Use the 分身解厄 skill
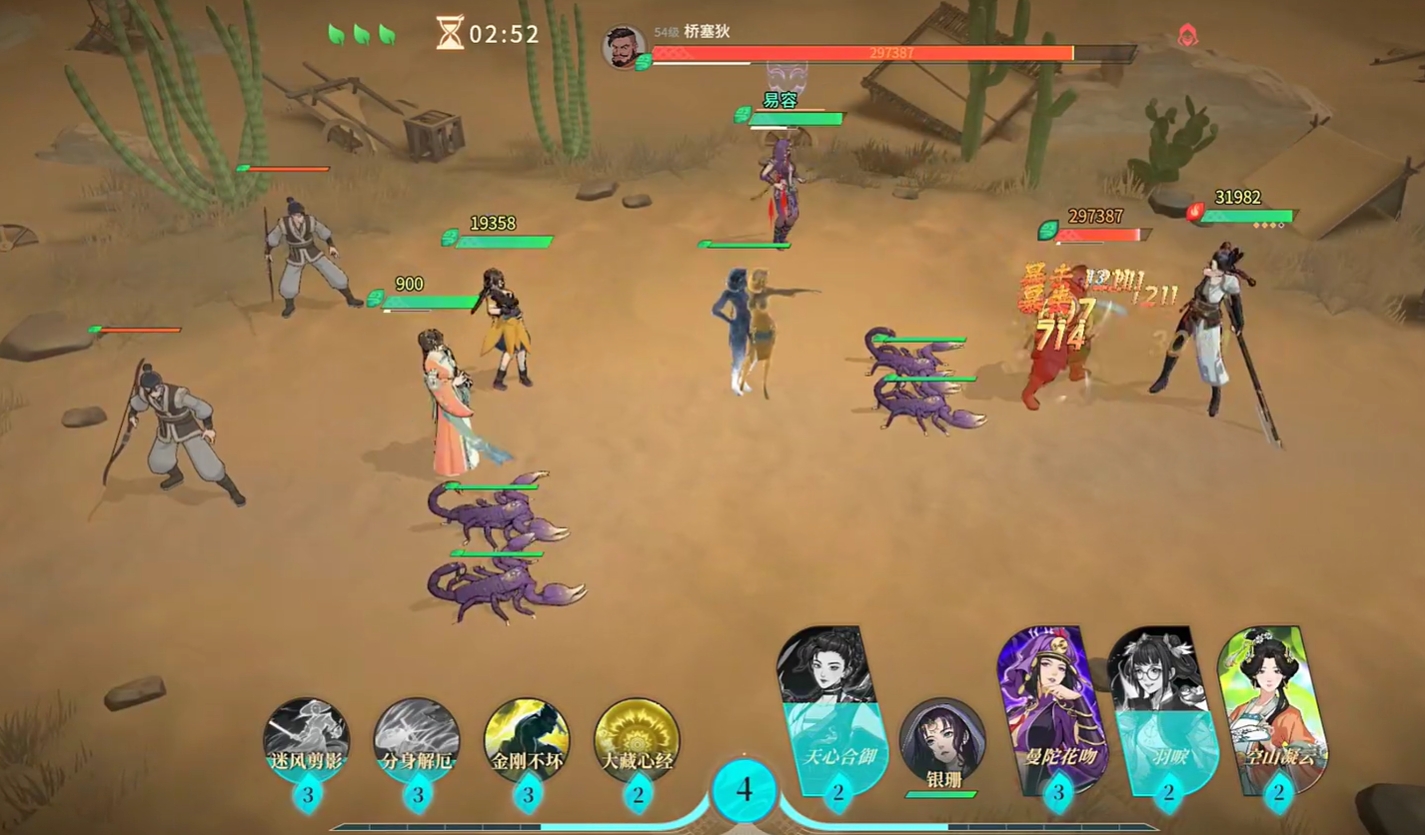Viewport: 1425px width, 835px height. 417,741
